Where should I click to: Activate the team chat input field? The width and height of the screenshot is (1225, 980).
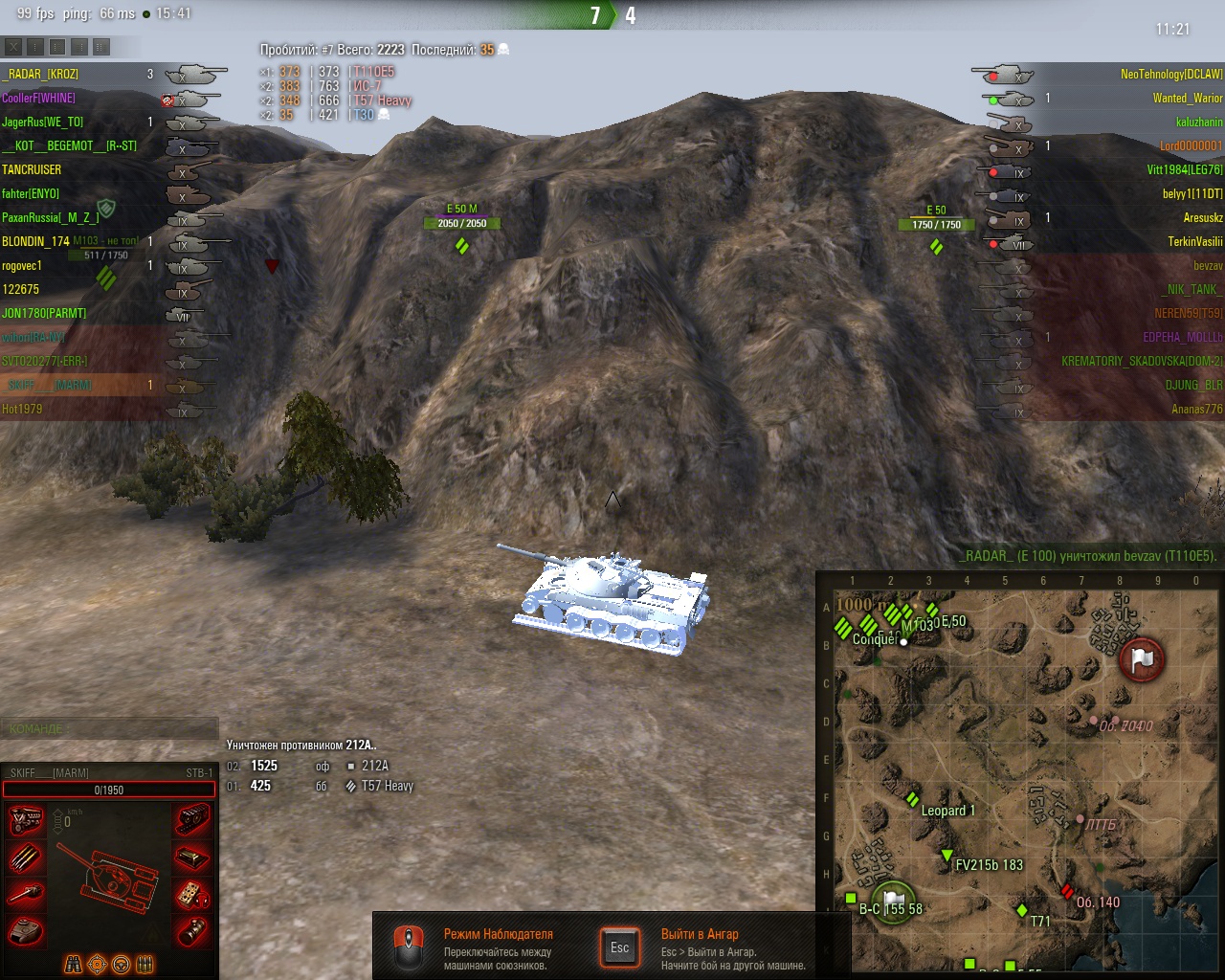(x=109, y=728)
